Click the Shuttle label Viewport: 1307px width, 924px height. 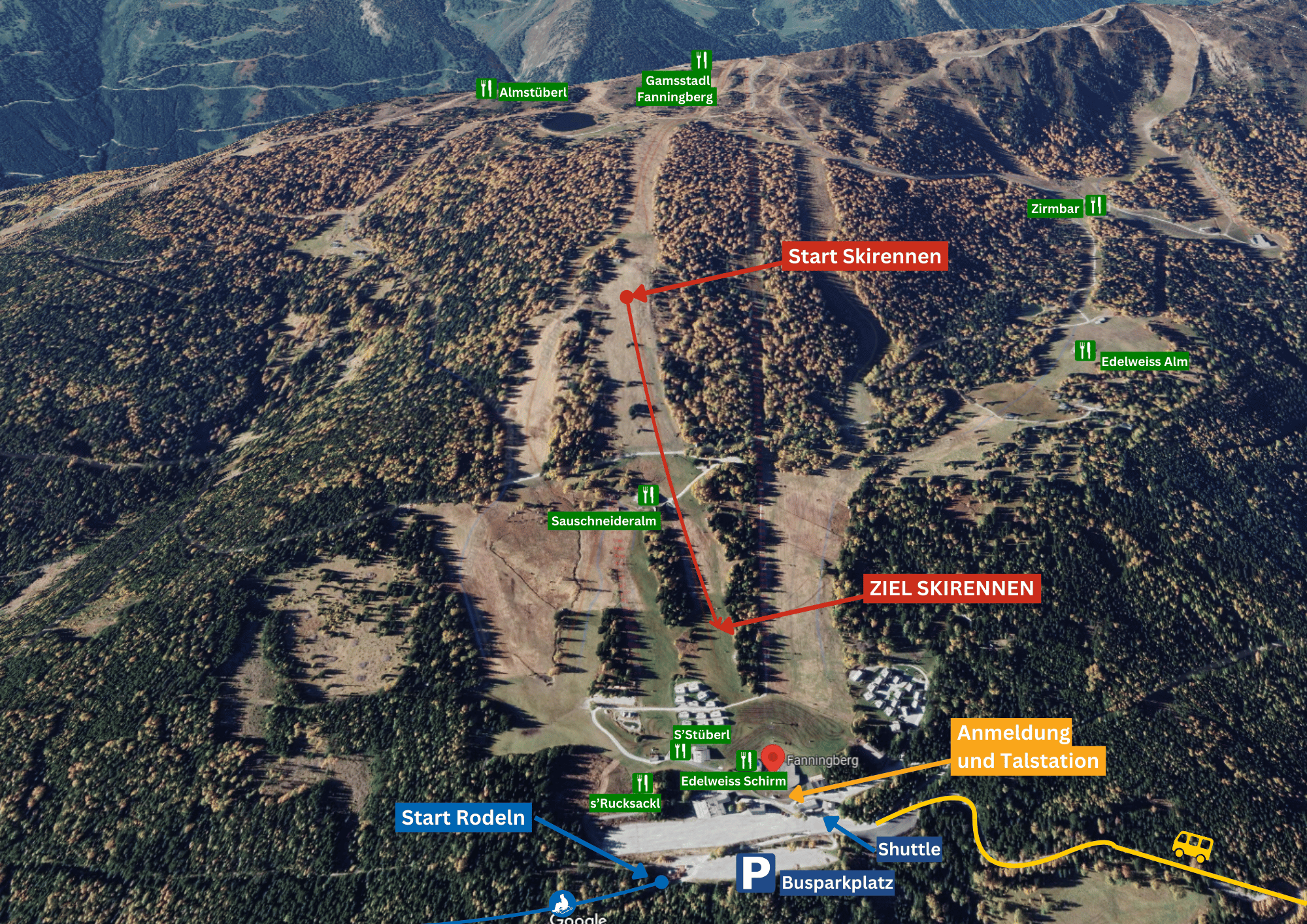[908, 849]
